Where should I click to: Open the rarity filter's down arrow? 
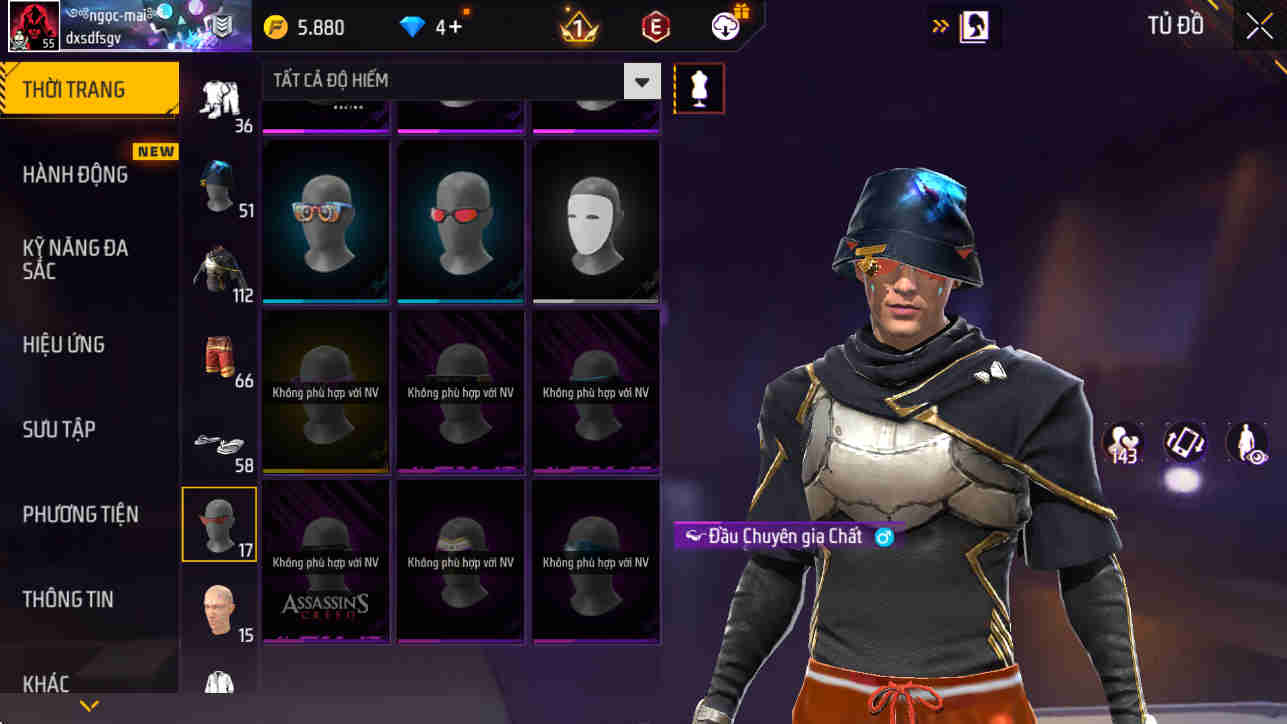click(x=642, y=81)
